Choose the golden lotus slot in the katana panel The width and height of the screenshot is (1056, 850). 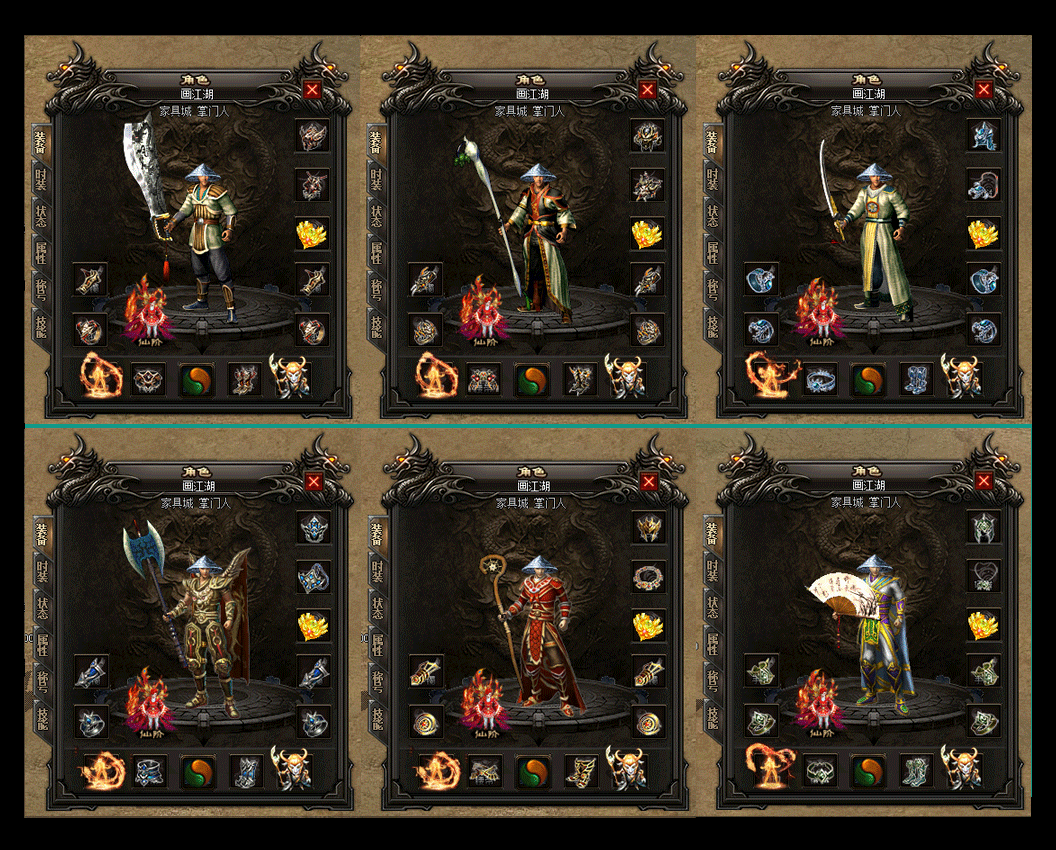(983, 233)
